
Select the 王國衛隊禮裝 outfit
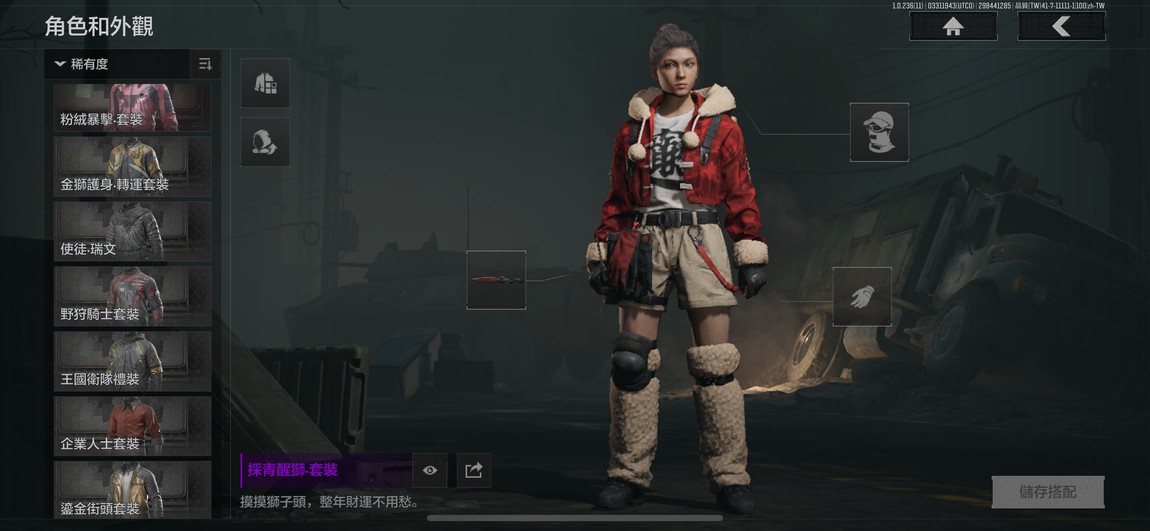point(132,361)
